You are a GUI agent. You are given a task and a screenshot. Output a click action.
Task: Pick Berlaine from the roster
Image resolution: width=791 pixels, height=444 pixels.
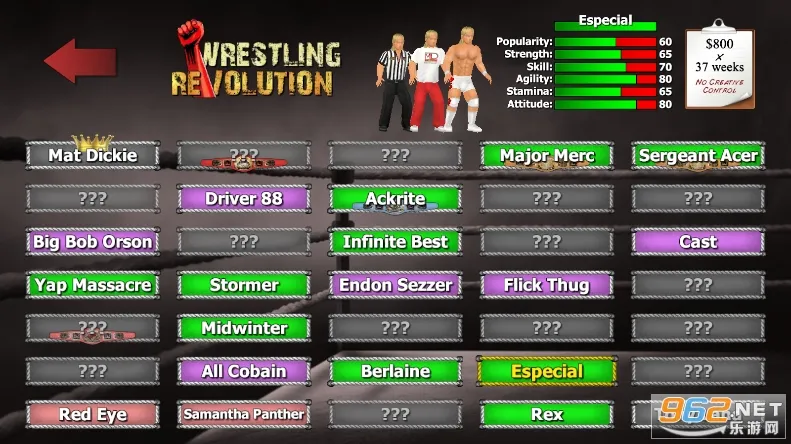(x=395, y=371)
